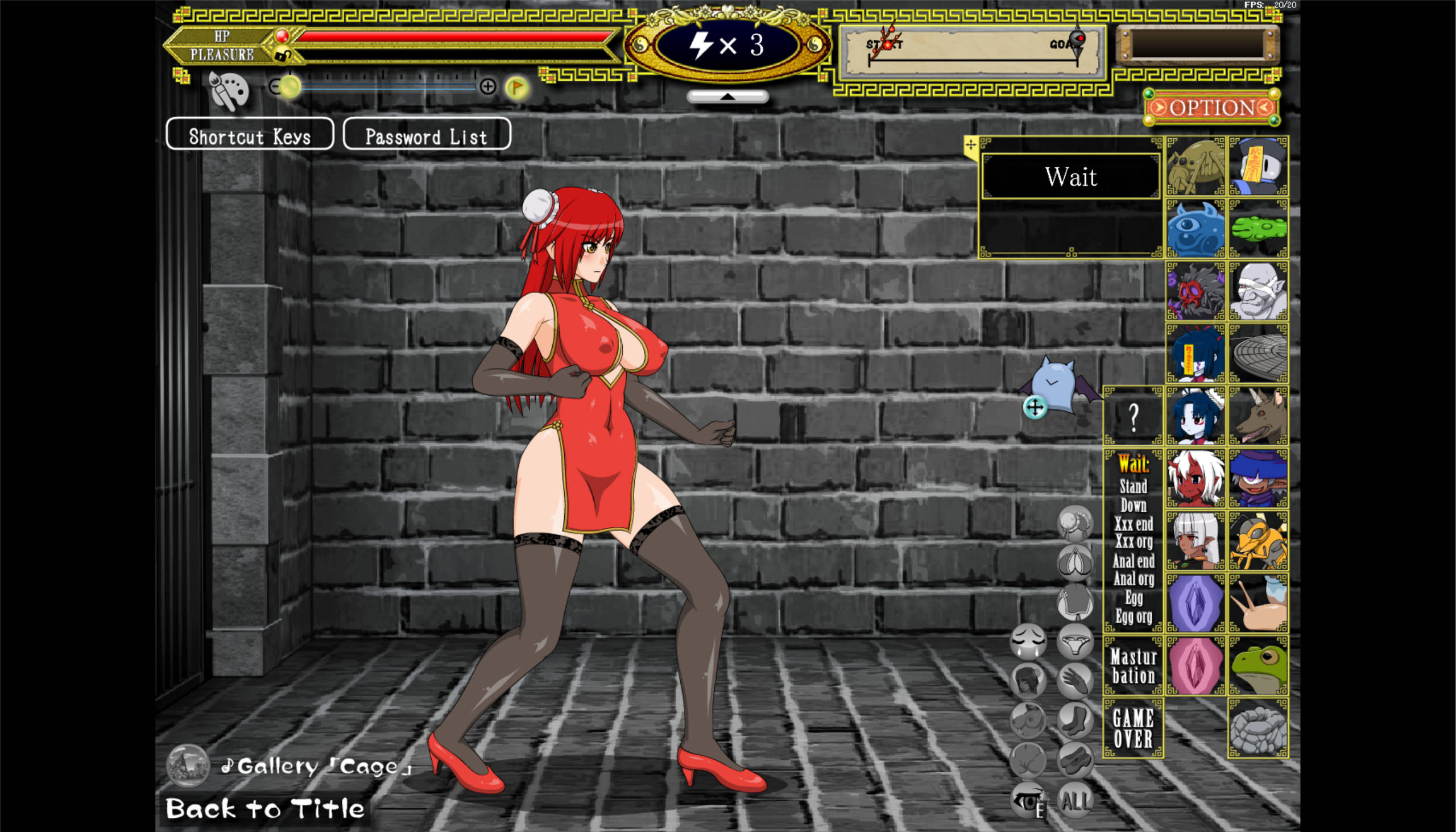1456x832 pixels.
Task: Click the 'Shortcut Keys' button
Action: pos(250,135)
